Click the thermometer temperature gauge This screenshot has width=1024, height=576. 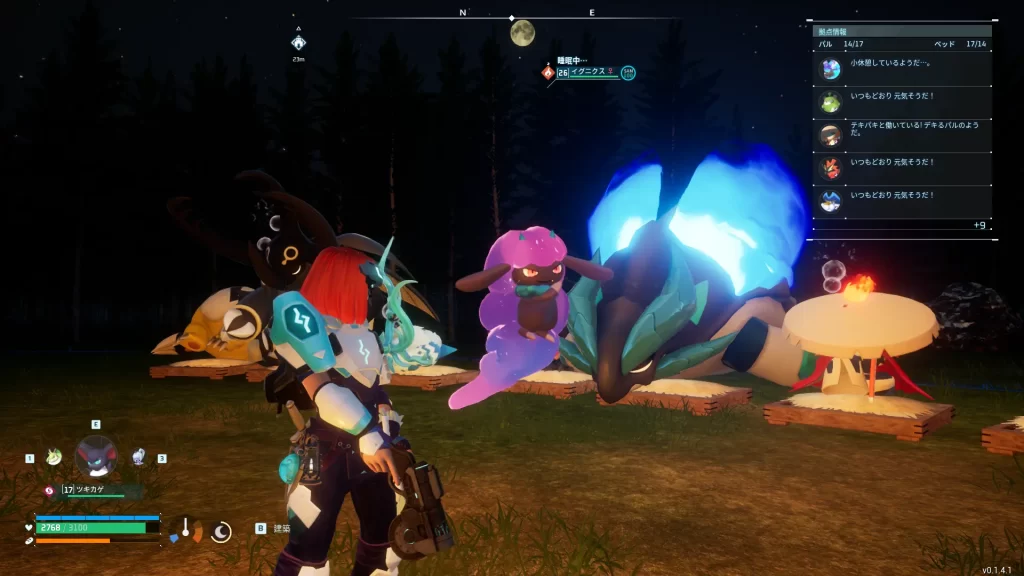(185, 529)
